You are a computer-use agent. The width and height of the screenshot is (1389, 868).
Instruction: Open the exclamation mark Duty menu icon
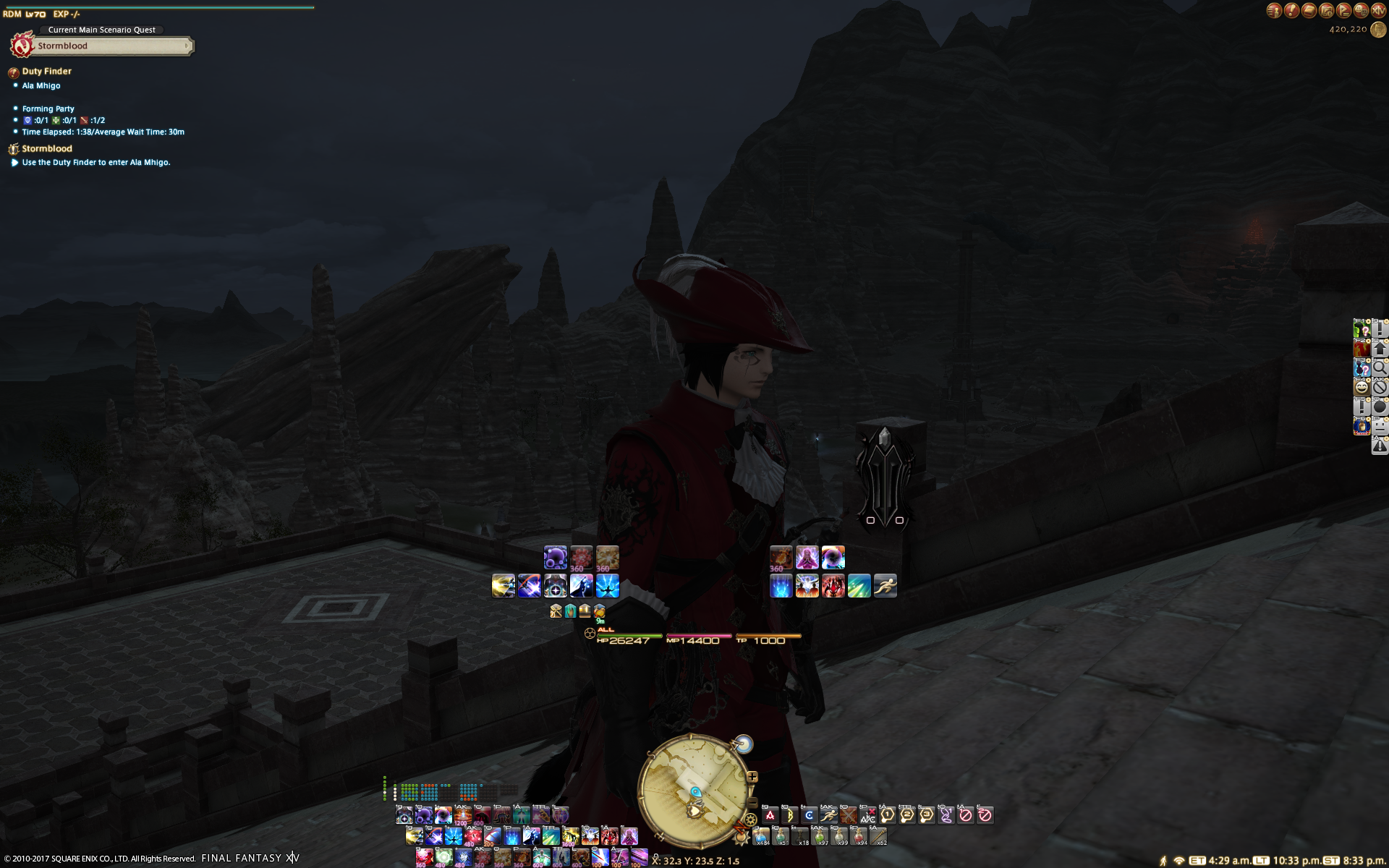tap(1291, 10)
